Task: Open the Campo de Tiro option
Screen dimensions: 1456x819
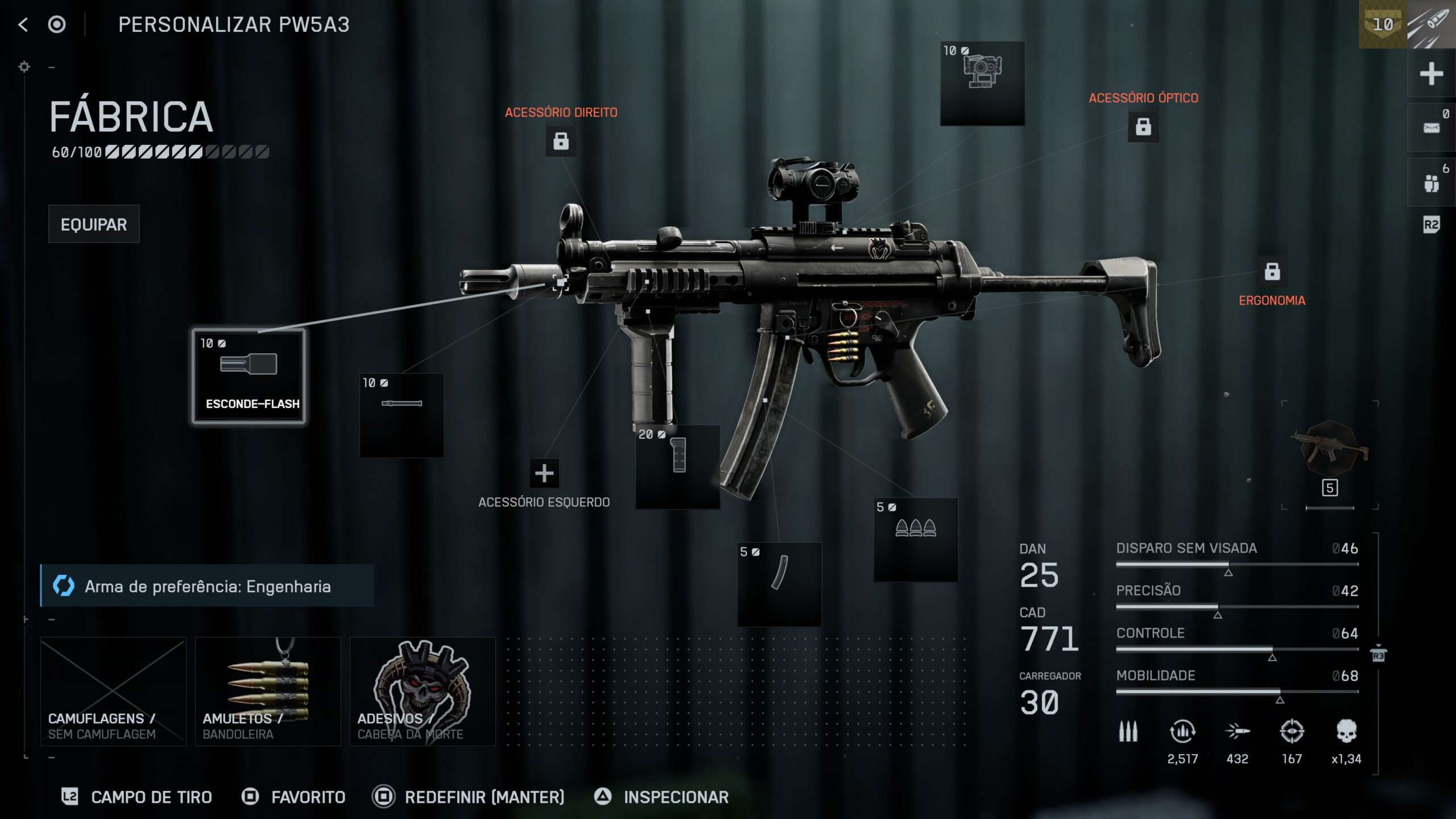Action: click(137, 797)
